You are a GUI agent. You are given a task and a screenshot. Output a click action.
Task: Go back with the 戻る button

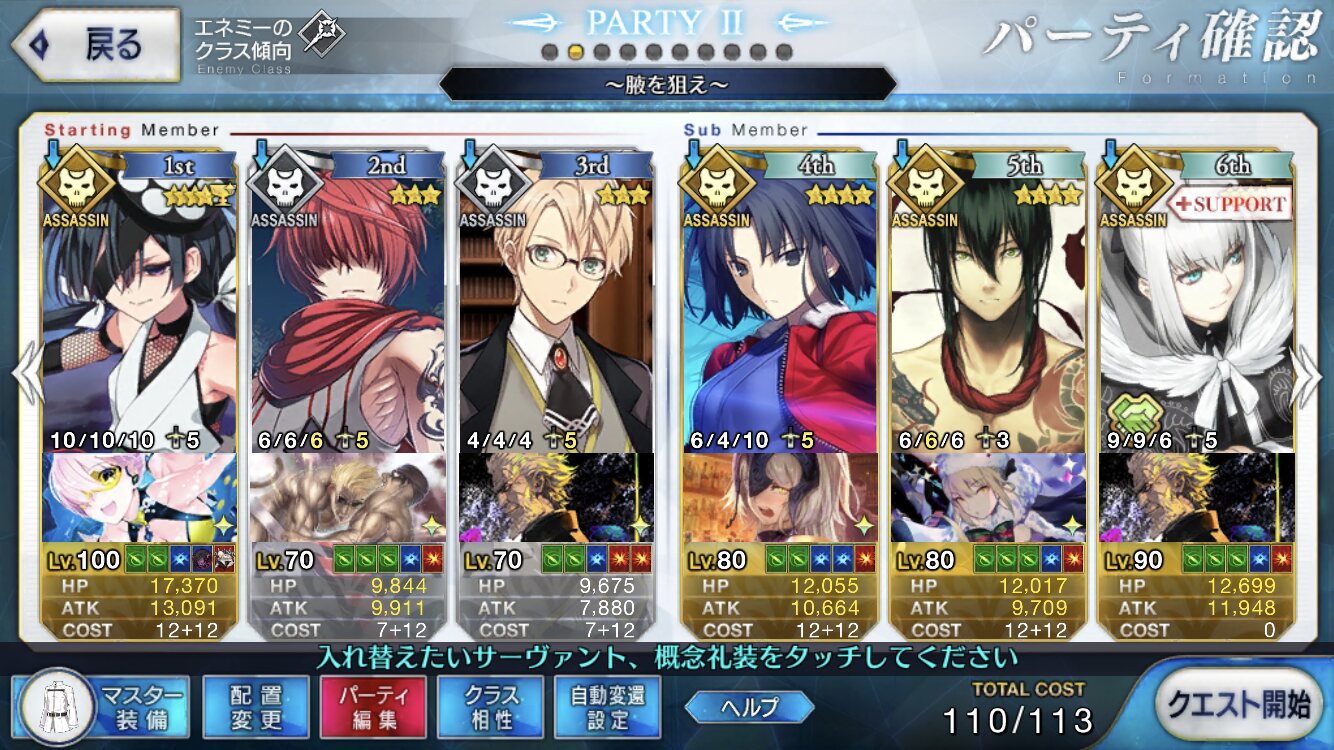point(95,45)
